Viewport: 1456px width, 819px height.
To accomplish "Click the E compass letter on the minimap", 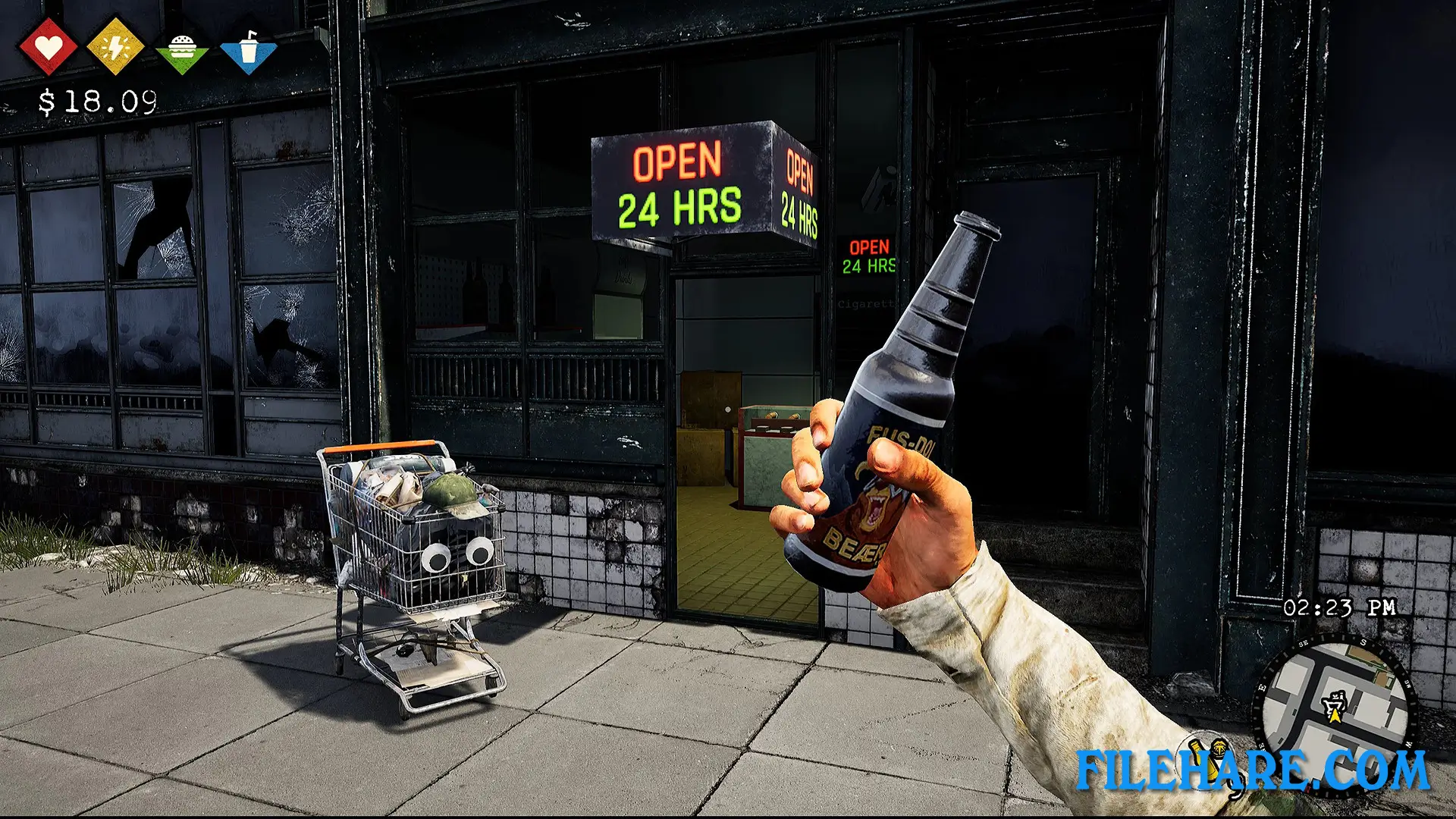I will click(1263, 687).
